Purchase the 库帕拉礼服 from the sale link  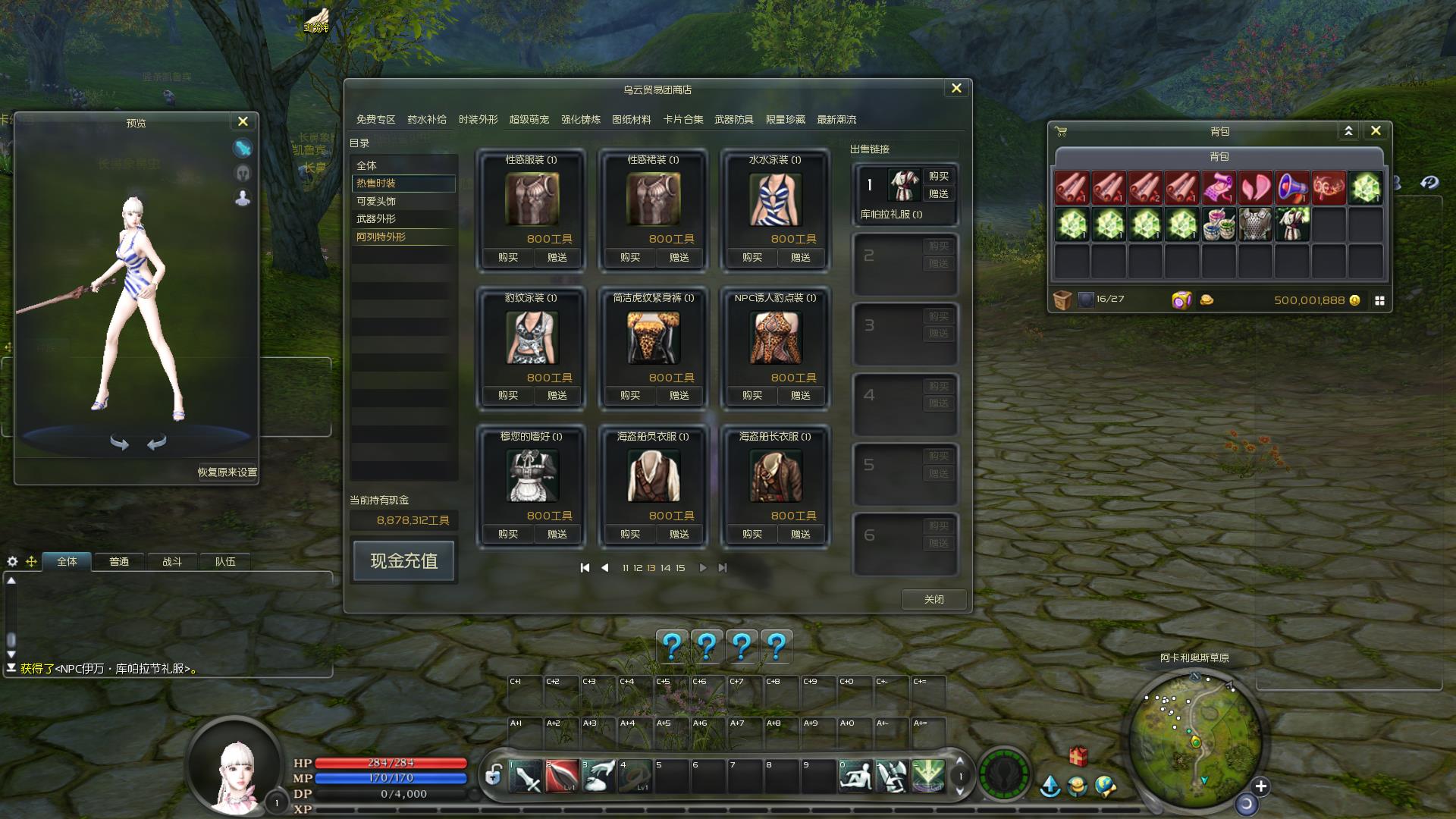click(x=938, y=176)
